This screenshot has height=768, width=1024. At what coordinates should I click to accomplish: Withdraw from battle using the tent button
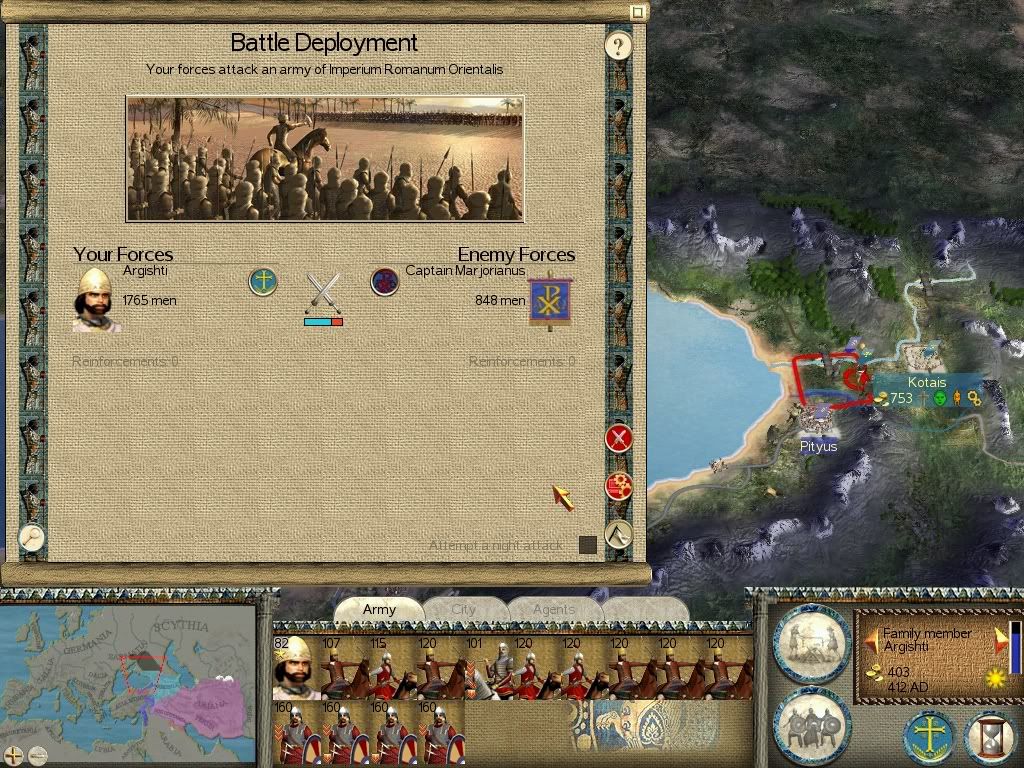[x=619, y=533]
